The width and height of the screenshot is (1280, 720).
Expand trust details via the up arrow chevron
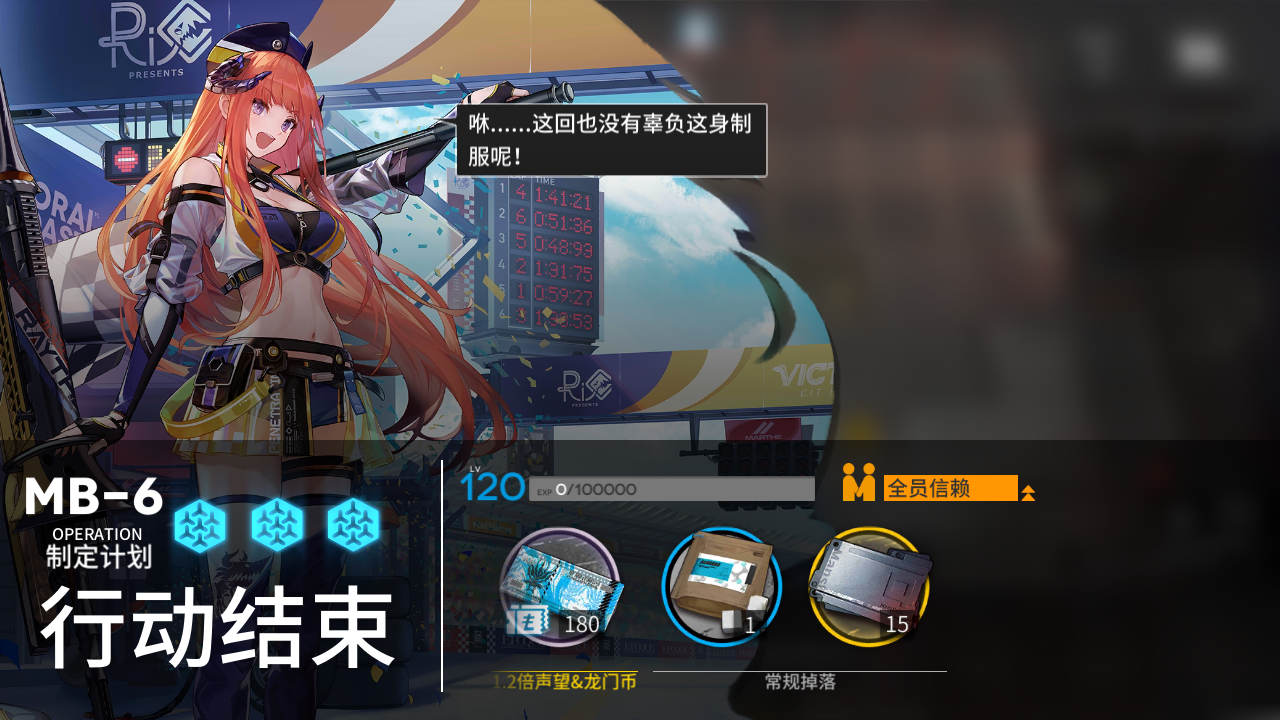(1029, 490)
